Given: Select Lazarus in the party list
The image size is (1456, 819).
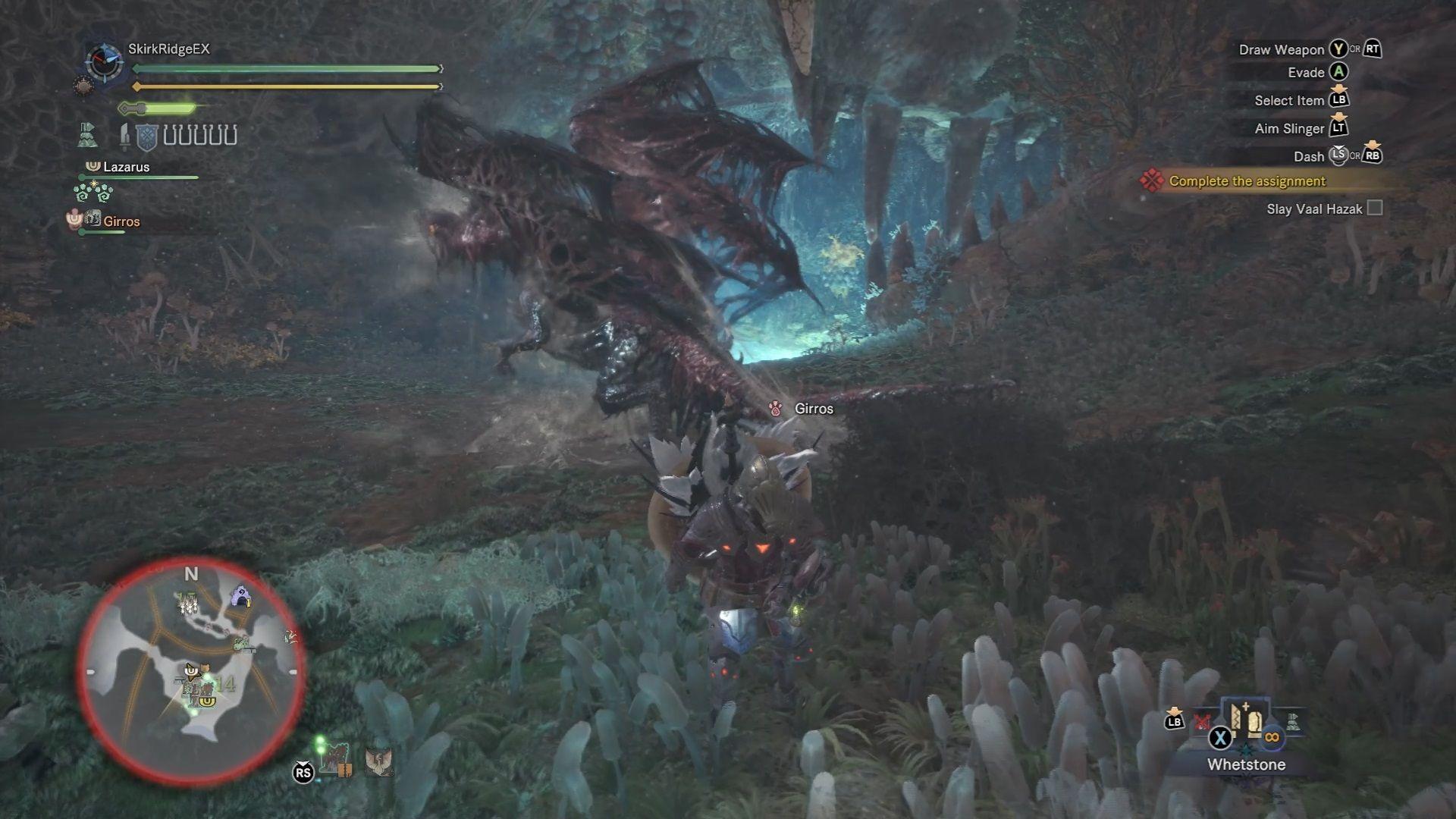Looking at the screenshot, I should (x=126, y=167).
